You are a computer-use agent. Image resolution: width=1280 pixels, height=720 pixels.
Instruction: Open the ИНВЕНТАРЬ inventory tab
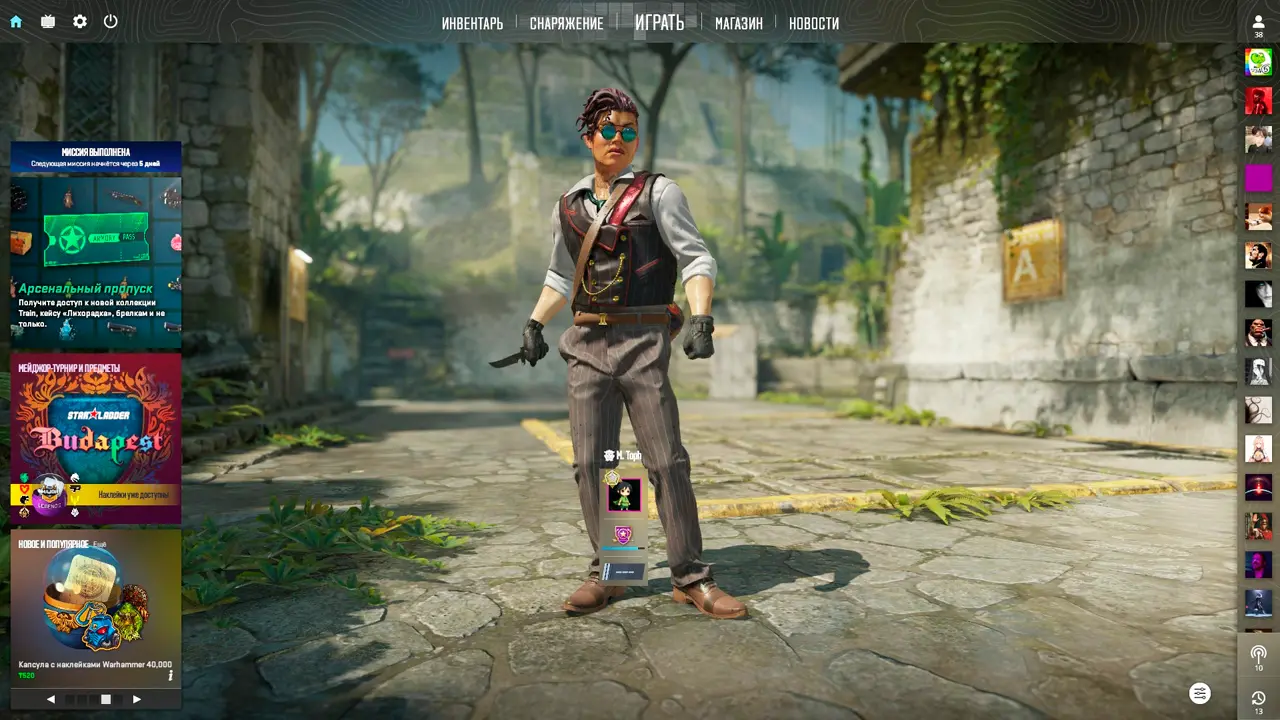pos(472,23)
